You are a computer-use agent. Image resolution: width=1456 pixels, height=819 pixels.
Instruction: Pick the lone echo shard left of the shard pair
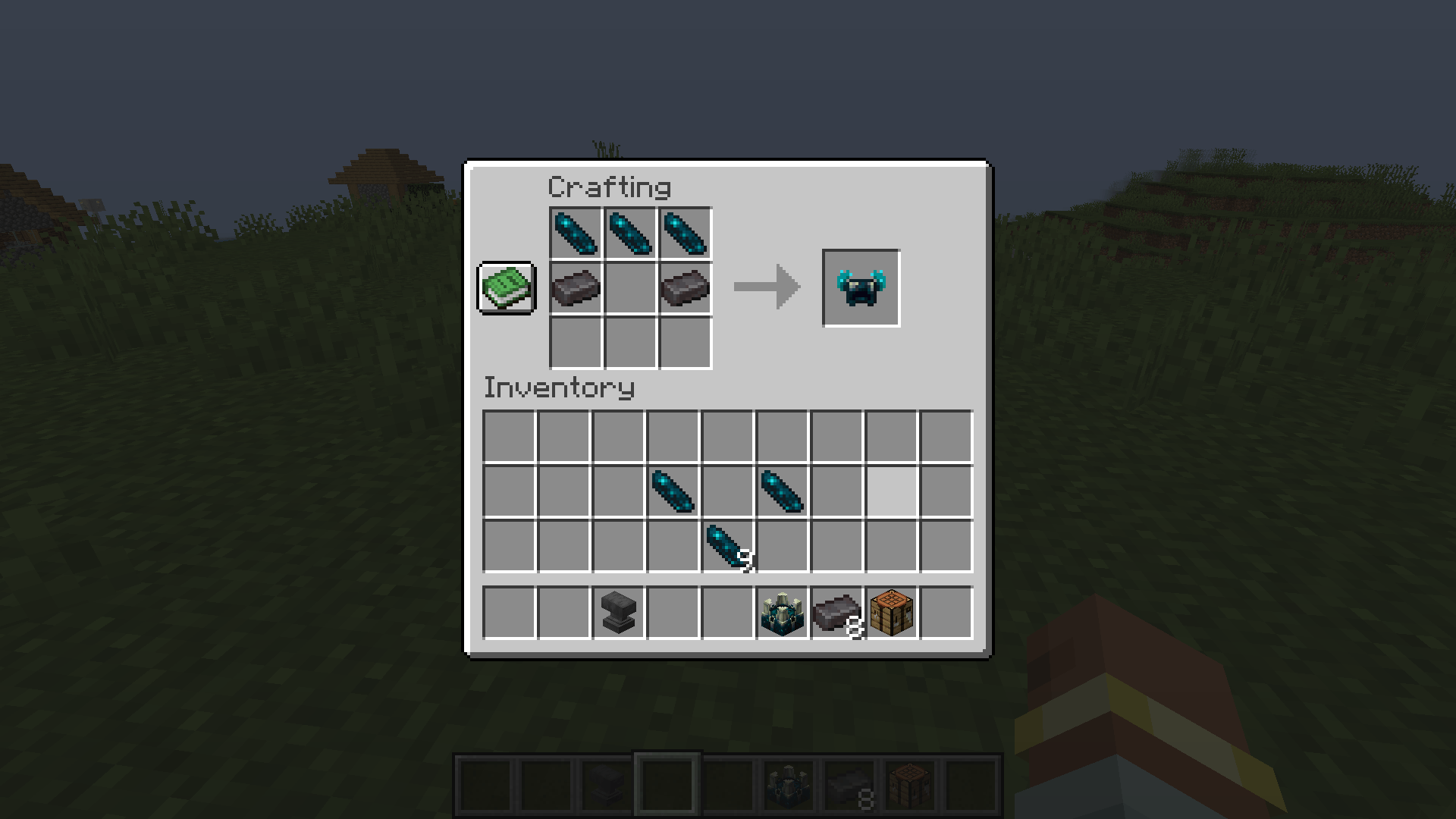pyautogui.click(x=672, y=491)
